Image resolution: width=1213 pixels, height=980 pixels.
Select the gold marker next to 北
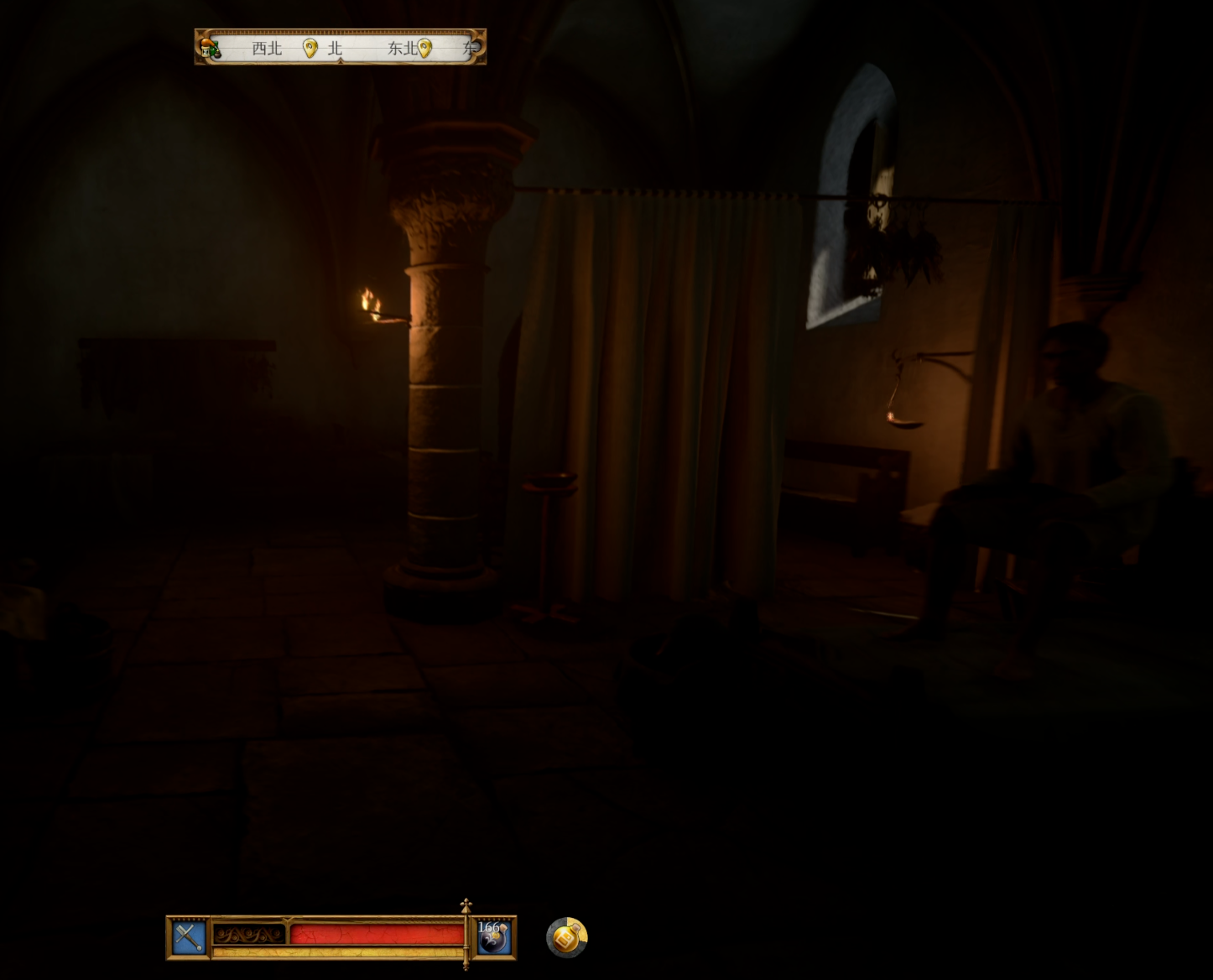pyautogui.click(x=310, y=48)
